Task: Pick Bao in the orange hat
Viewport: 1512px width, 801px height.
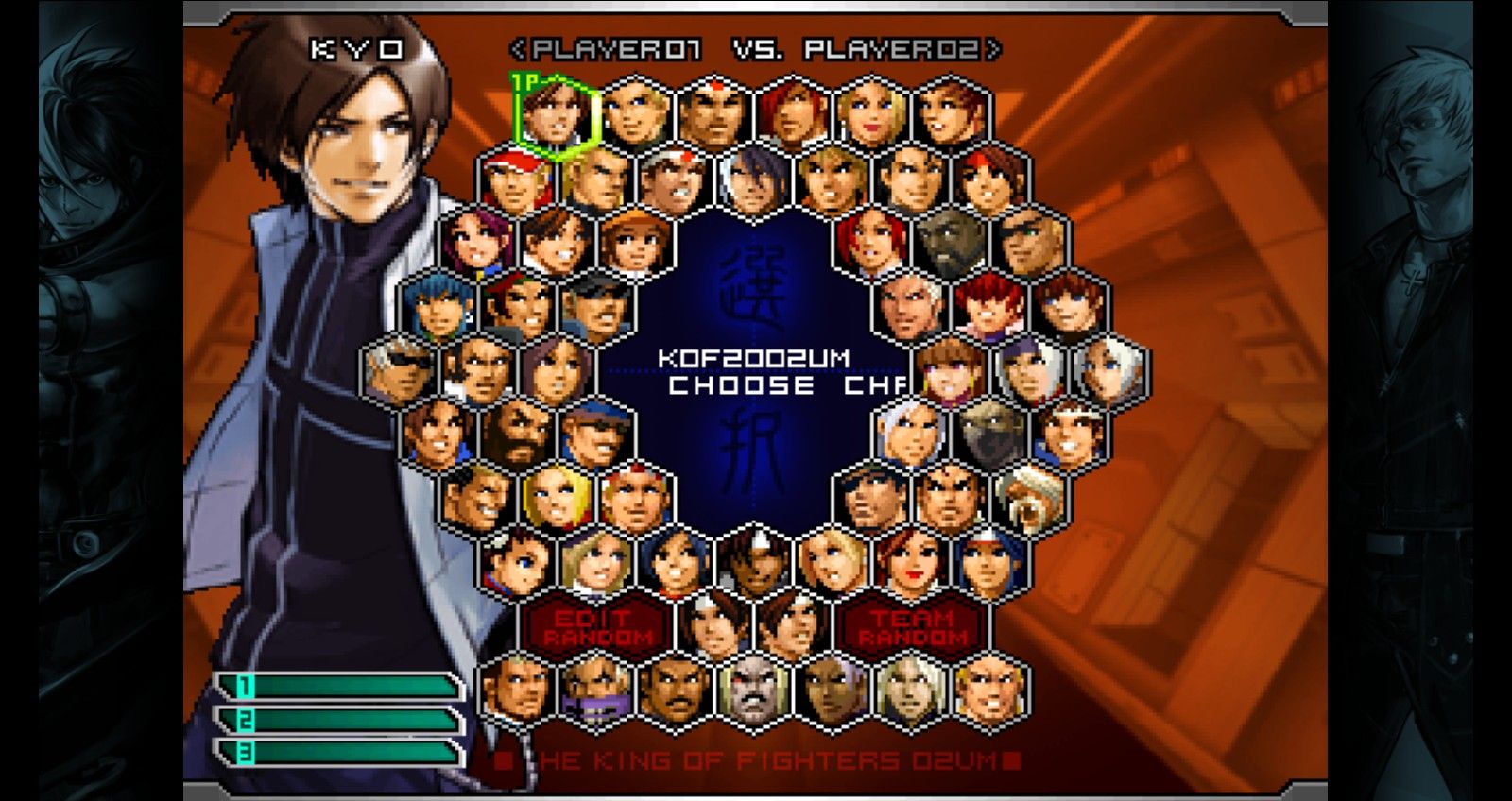Action: tap(635, 243)
